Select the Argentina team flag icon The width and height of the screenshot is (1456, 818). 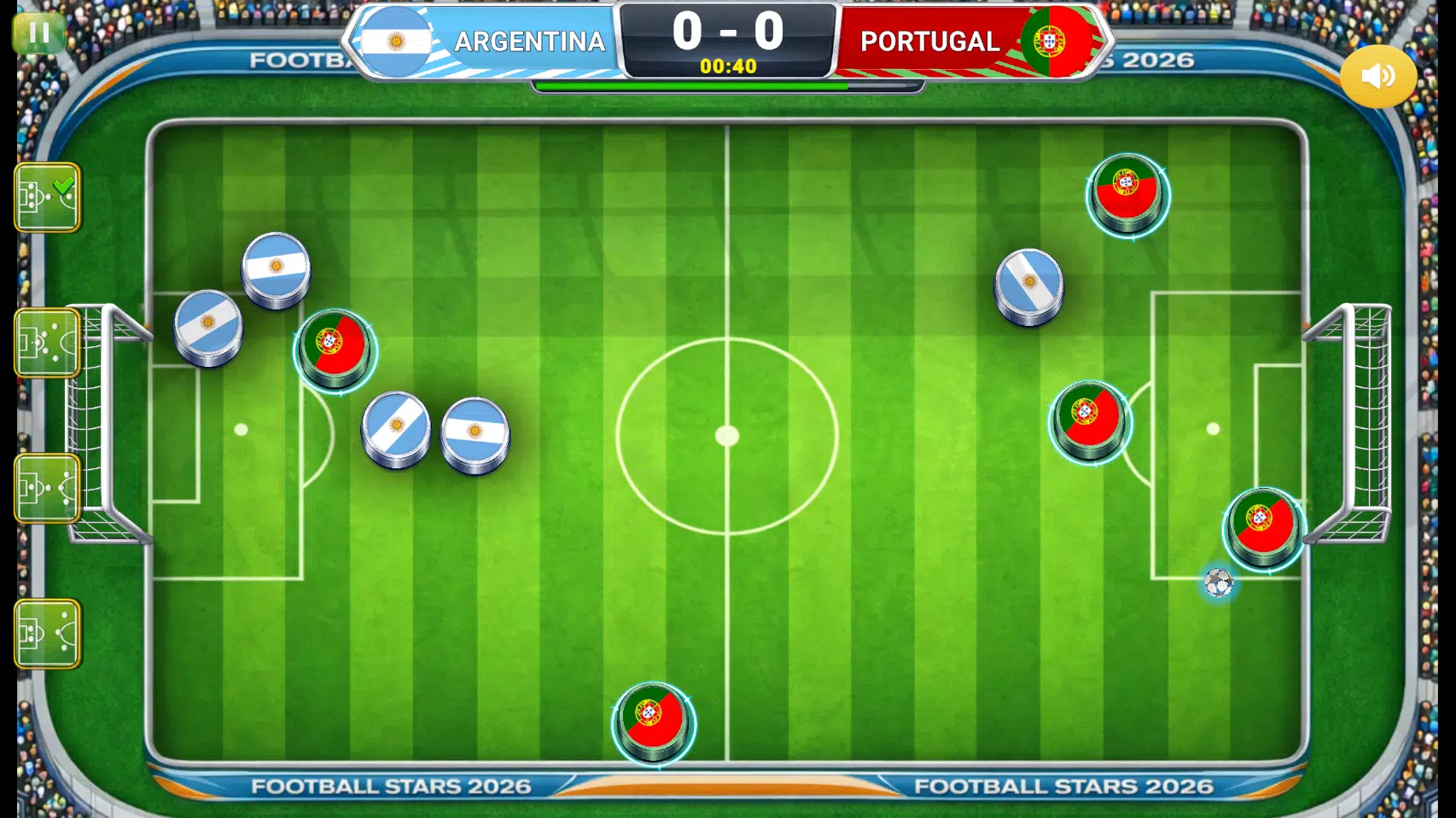(x=398, y=40)
